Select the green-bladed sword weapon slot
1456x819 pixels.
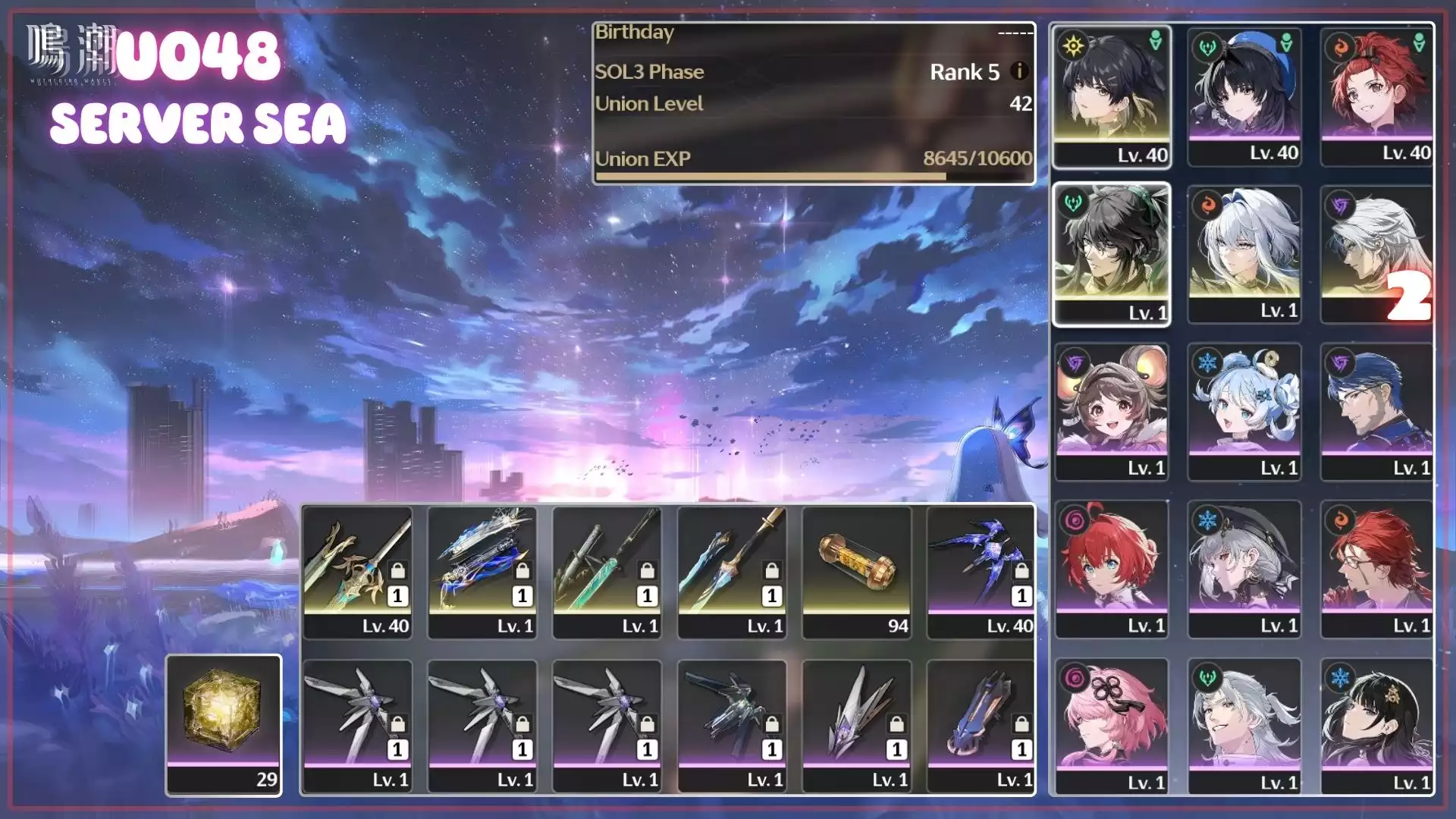(x=607, y=572)
